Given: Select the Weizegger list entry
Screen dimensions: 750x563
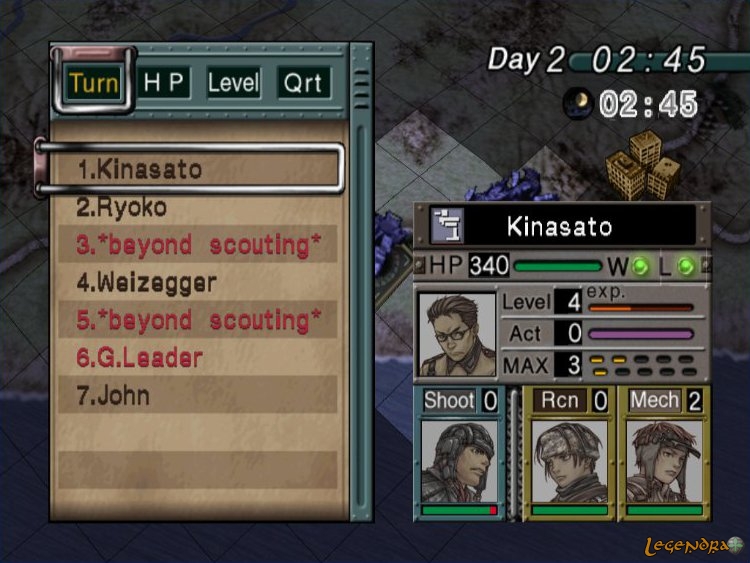Looking at the screenshot, I should [146, 283].
